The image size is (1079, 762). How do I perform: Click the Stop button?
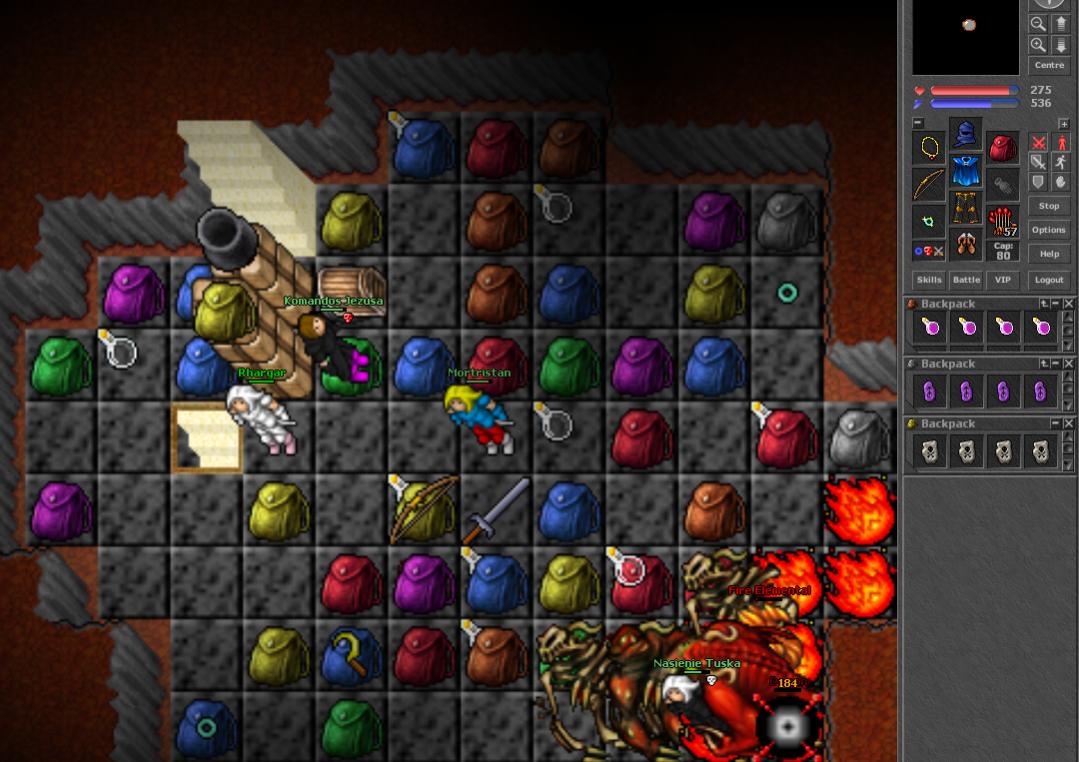[x=1048, y=206]
